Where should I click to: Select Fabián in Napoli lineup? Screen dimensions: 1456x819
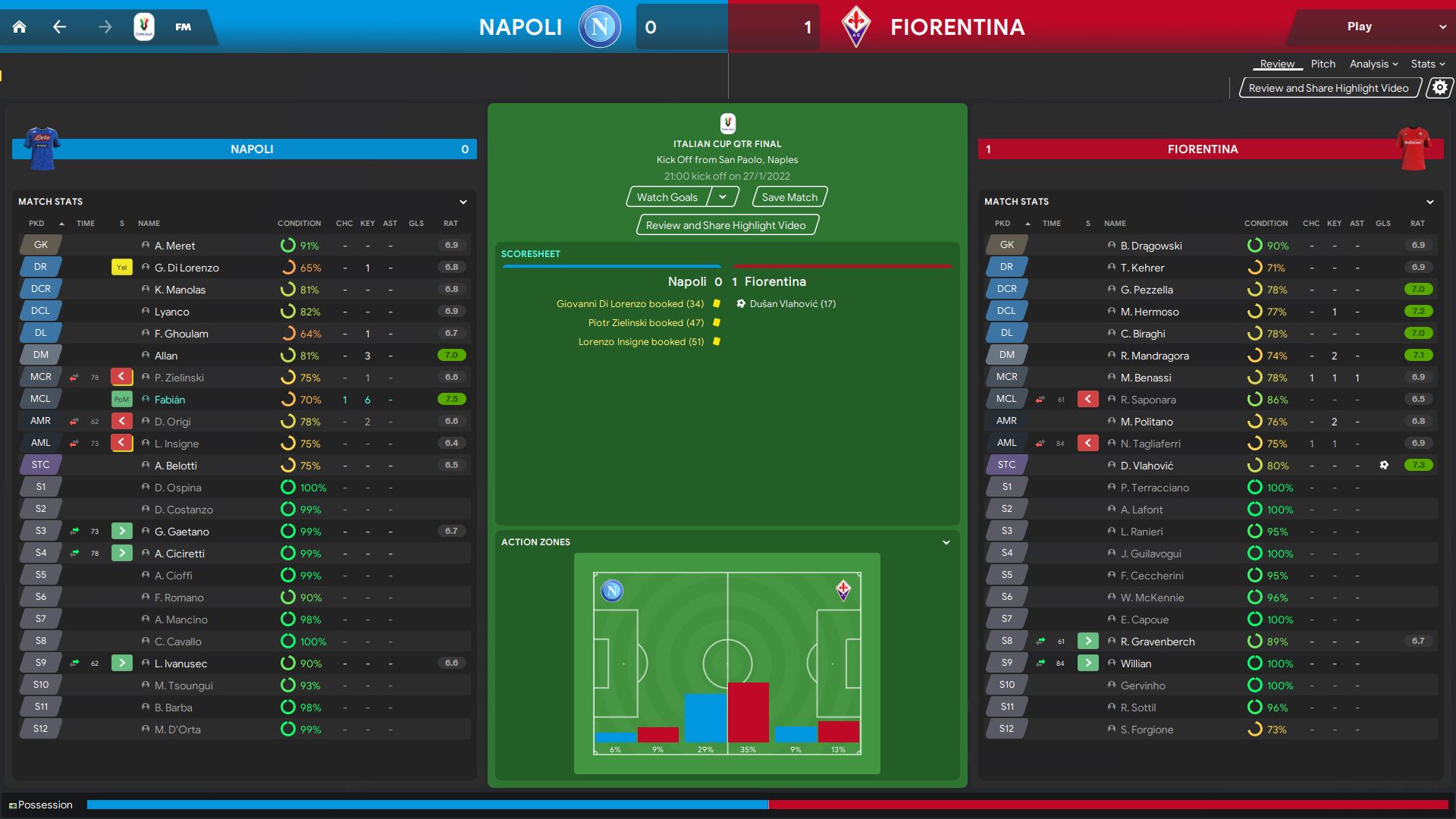coord(170,400)
